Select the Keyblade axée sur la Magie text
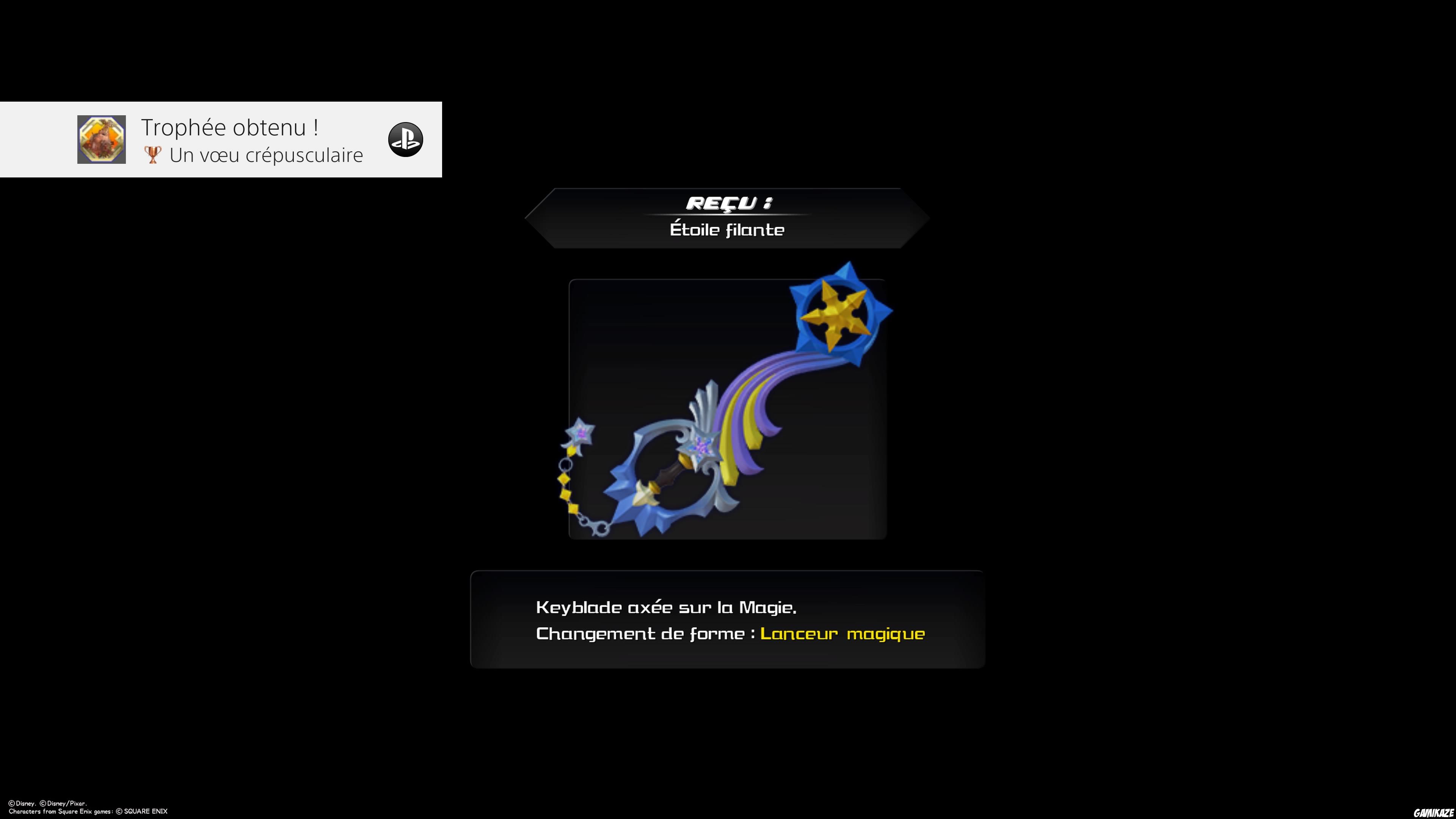Image resolution: width=1456 pixels, height=819 pixels. pos(666,607)
